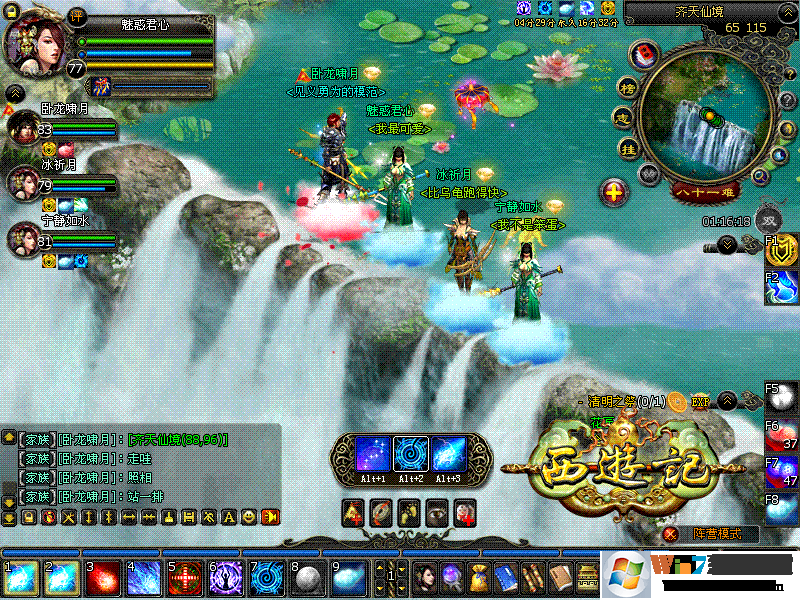800x600 pixels.
Task: Click the 挂 auto-play button beside minimap
Action: pos(629,150)
